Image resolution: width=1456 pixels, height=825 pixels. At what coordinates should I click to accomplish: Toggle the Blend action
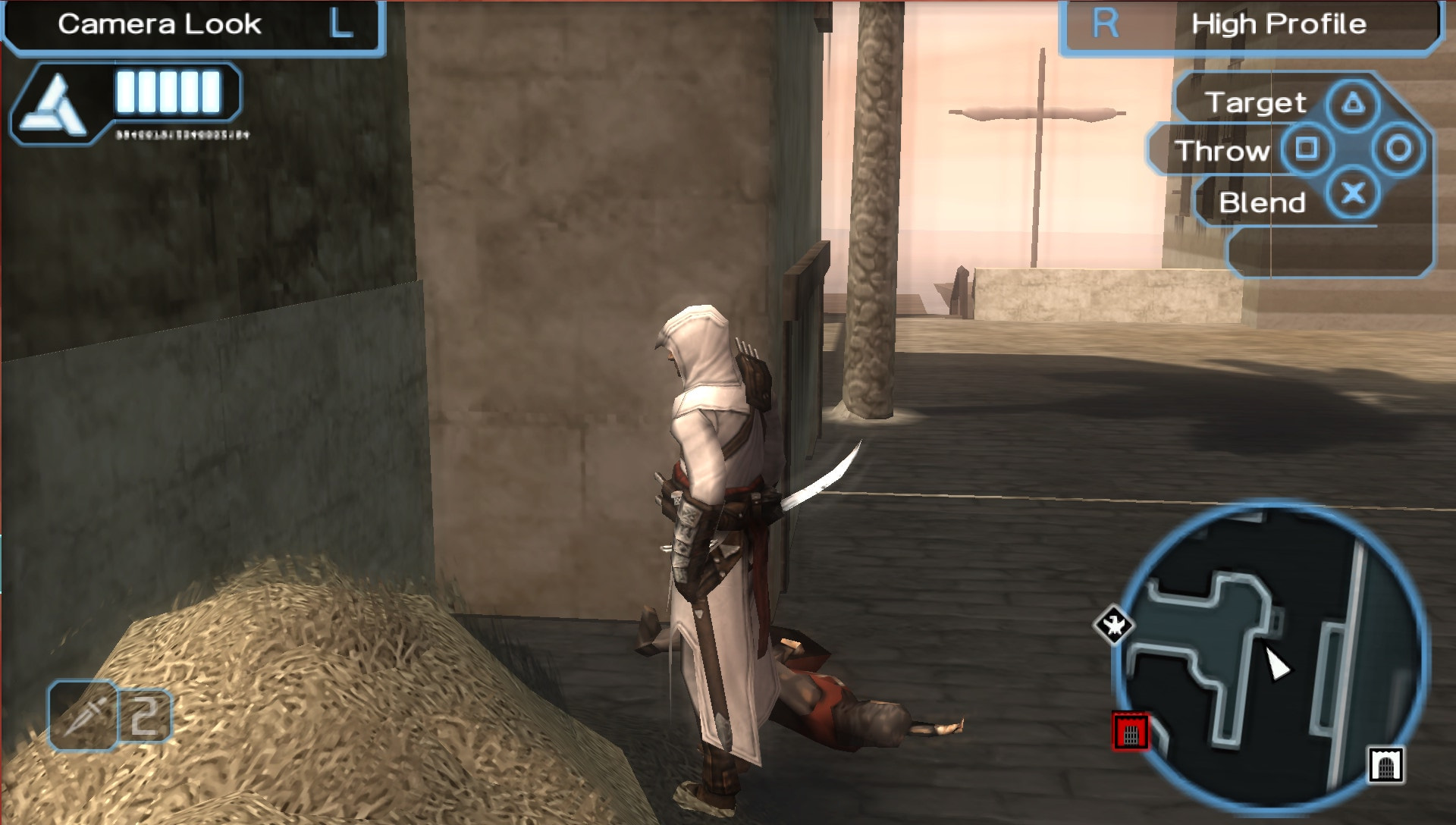tap(1263, 202)
